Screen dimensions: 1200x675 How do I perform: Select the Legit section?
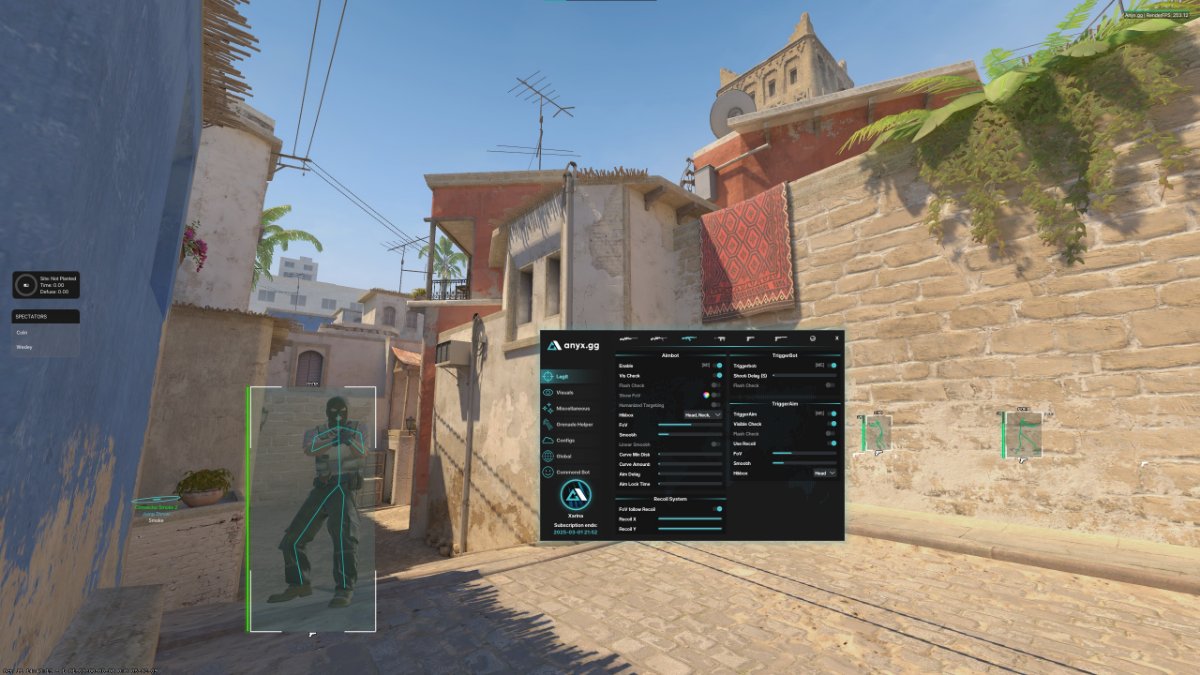coord(562,376)
